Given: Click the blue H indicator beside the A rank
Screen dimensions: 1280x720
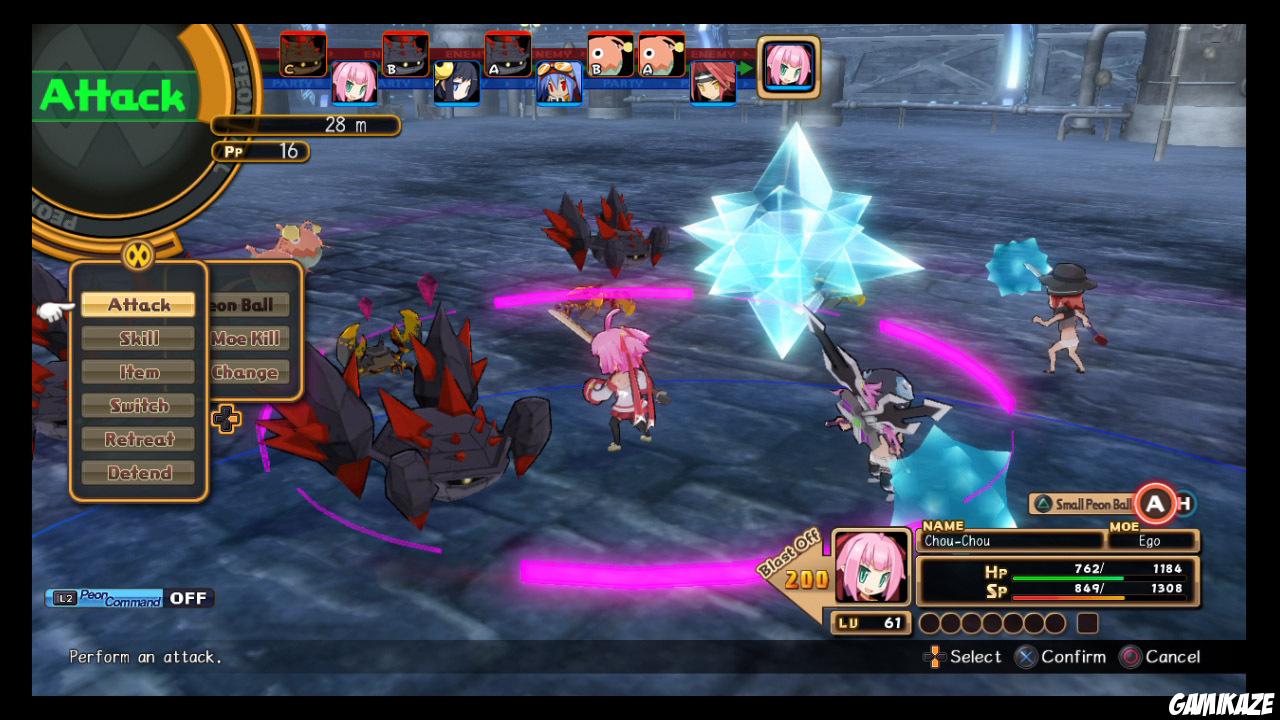Looking at the screenshot, I should pyautogui.click(x=1183, y=504).
